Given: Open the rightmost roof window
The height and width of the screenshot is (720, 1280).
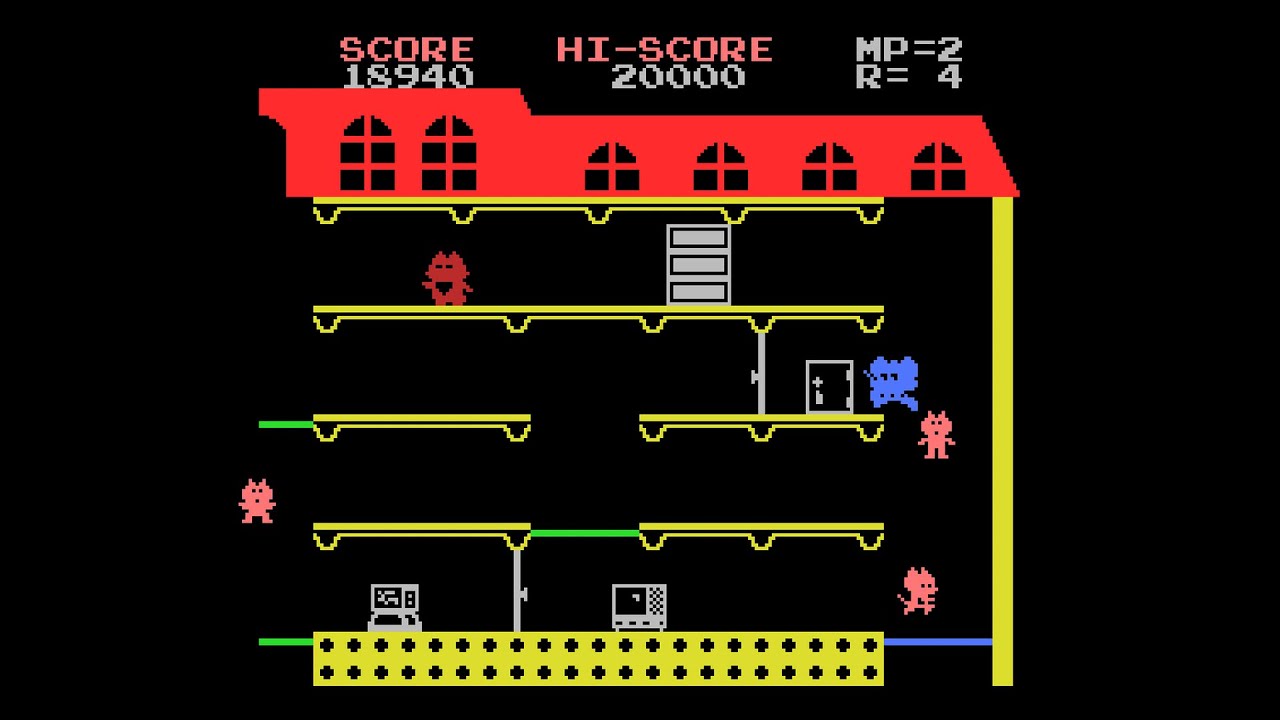Looking at the screenshot, I should (x=938, y=165).
